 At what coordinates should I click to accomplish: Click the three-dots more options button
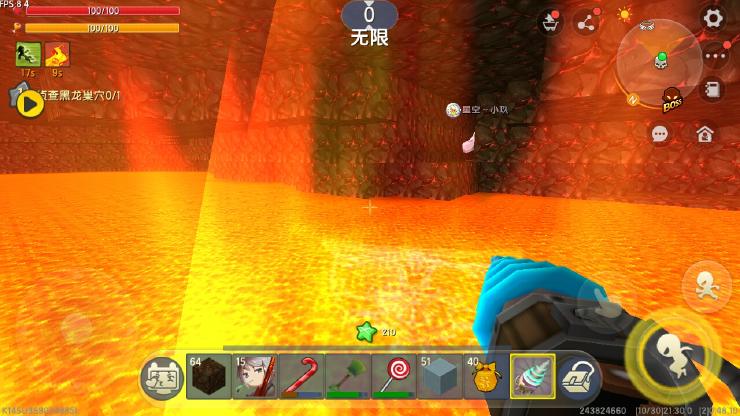tap(713, 56)
